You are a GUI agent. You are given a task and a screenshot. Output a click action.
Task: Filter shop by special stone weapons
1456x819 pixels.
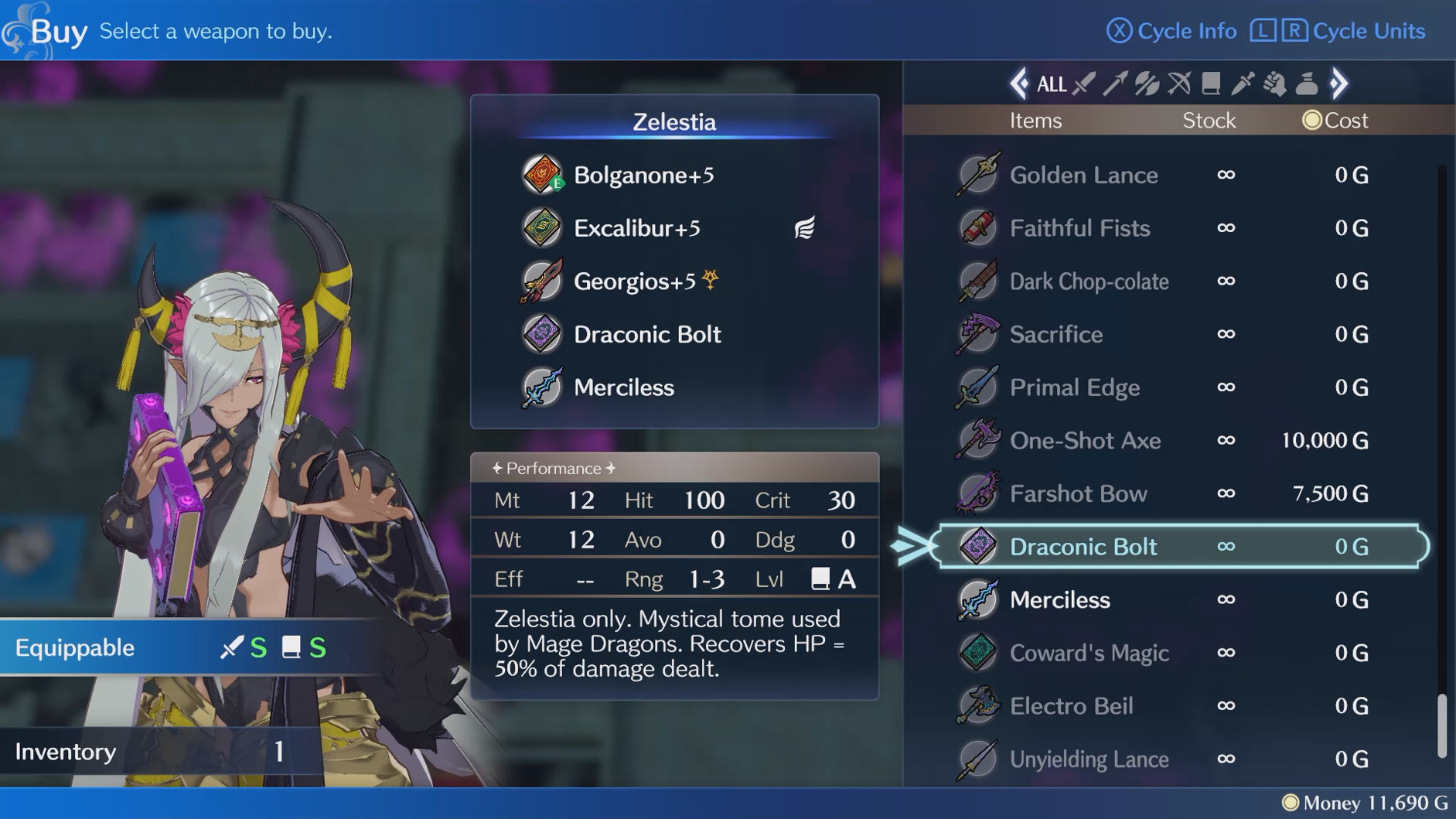click(x=1305, y=84)
